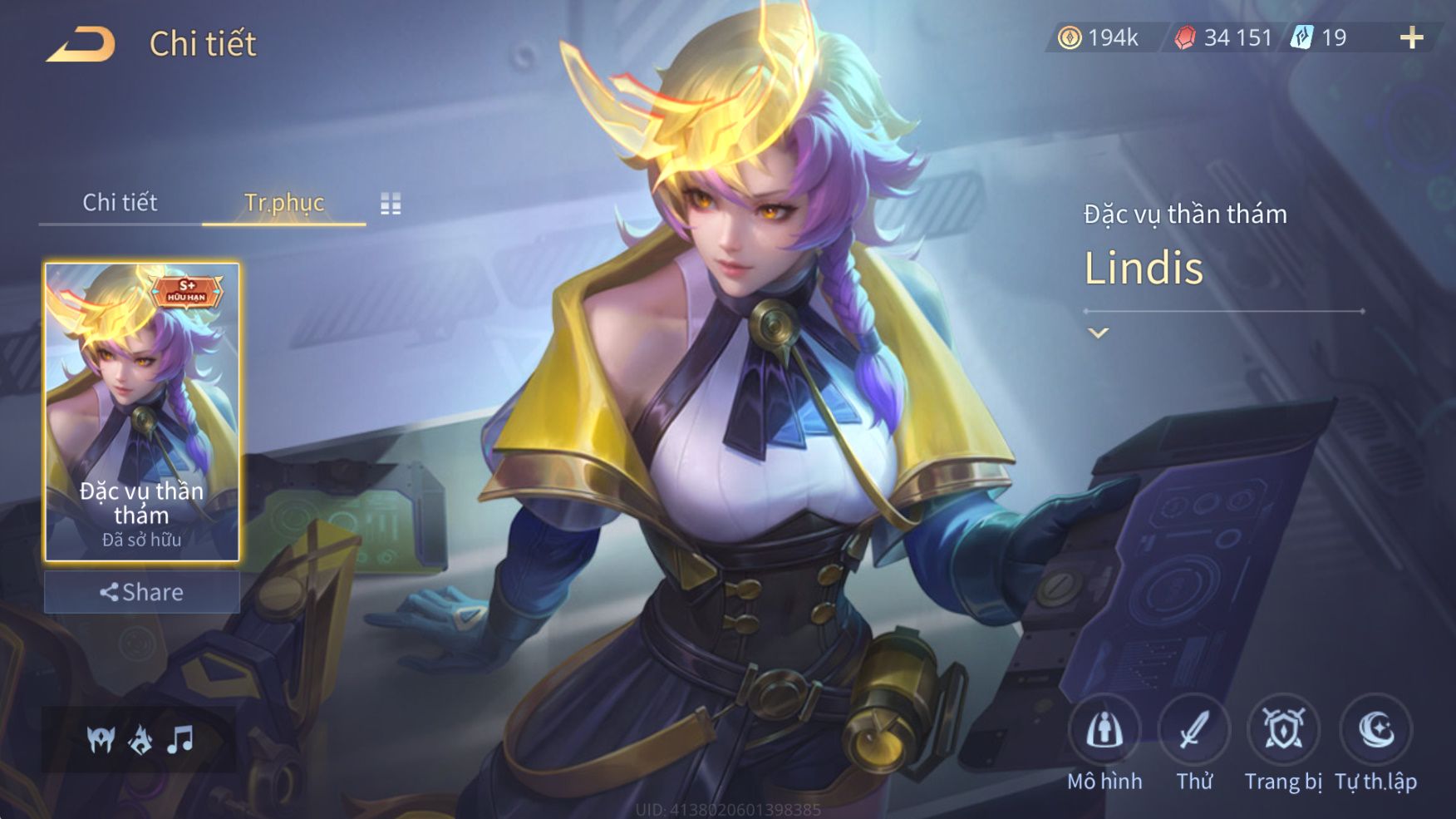Screen dimensions: 1456x819
Task: Tap the blue ticket balance
Action: click(x=1319, y=37)
